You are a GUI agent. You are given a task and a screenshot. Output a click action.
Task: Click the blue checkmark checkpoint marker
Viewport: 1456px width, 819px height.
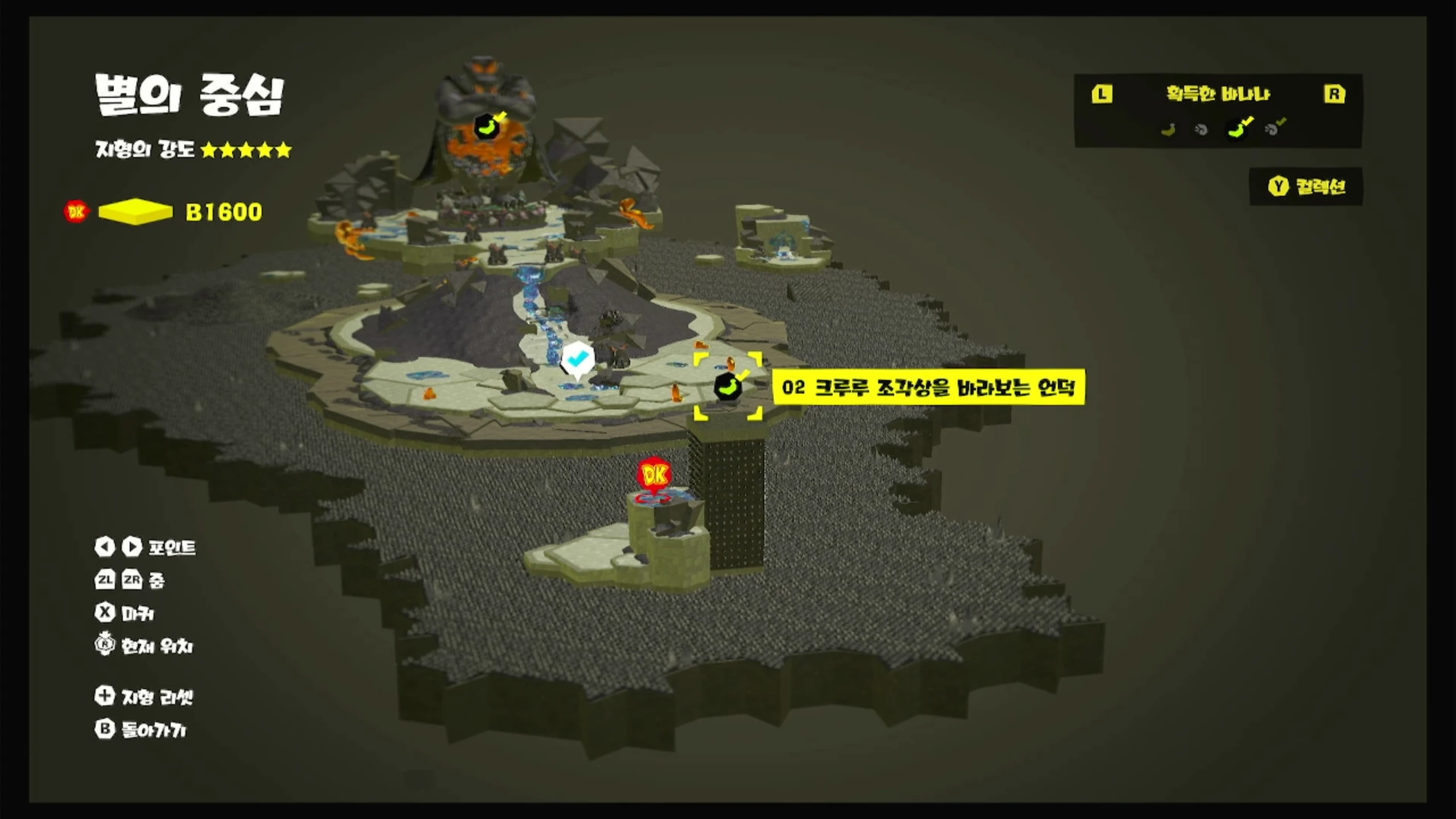coord(577,359)
